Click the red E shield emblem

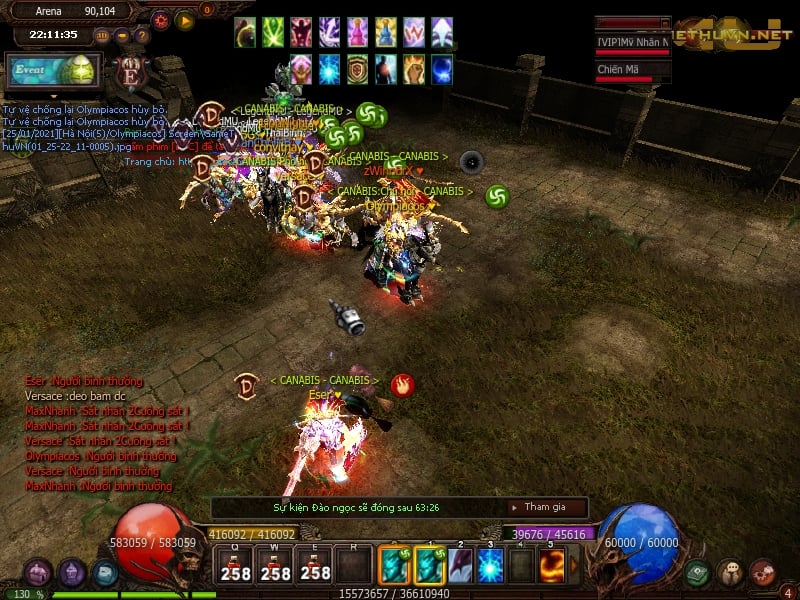coord(130,73)
